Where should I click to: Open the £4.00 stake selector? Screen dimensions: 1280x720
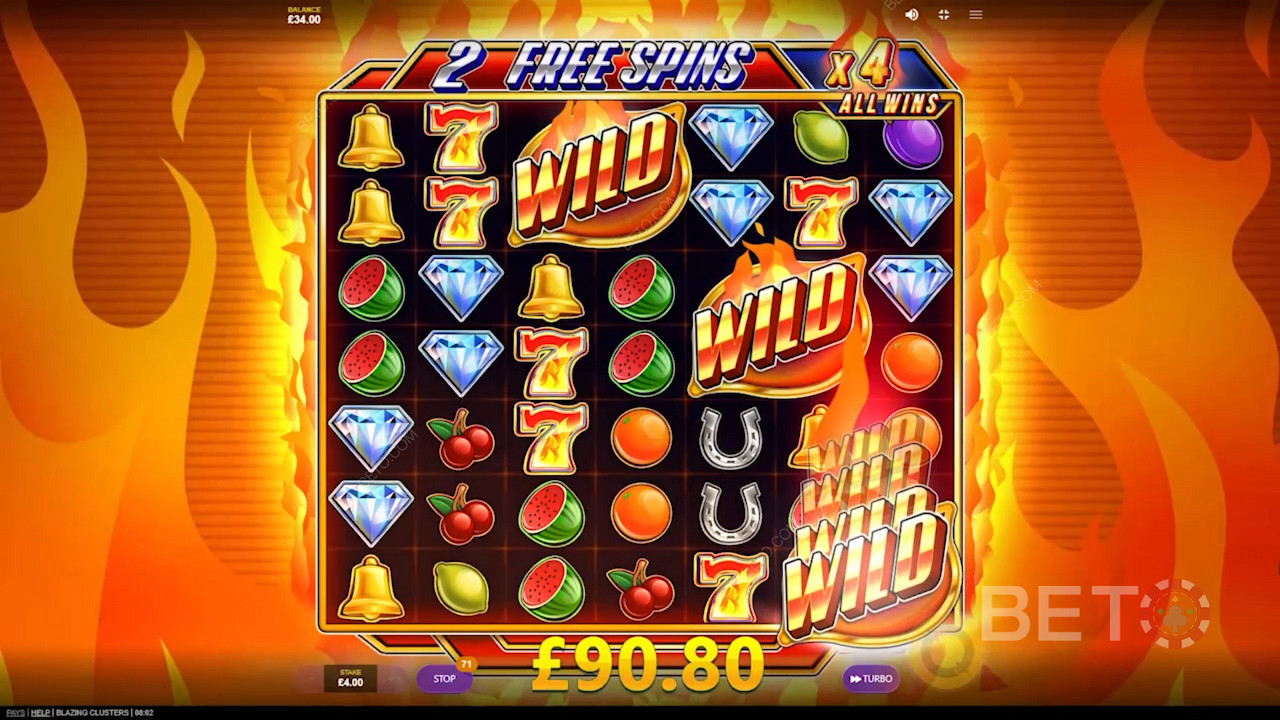pos(350,679)
